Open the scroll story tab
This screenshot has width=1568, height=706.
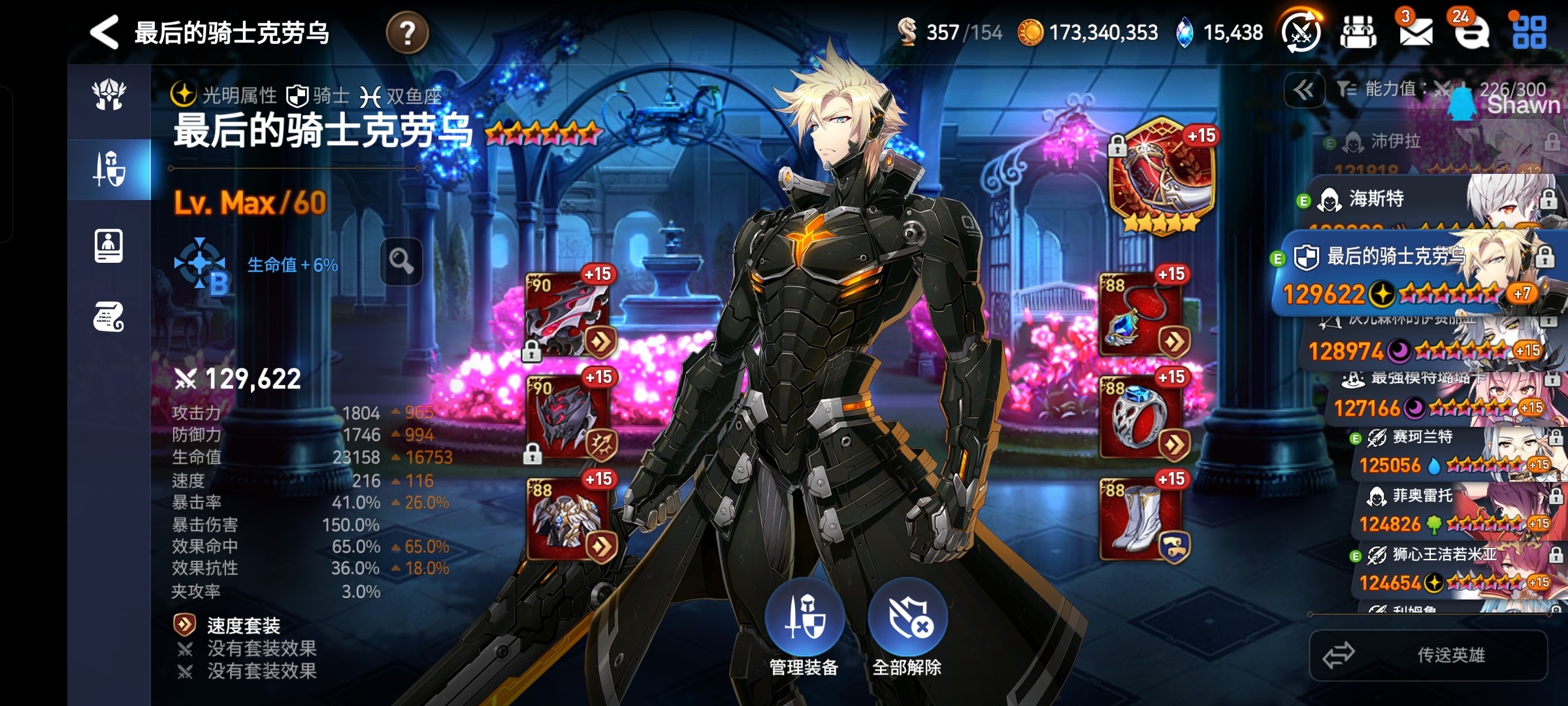click(x=109, y=317)
